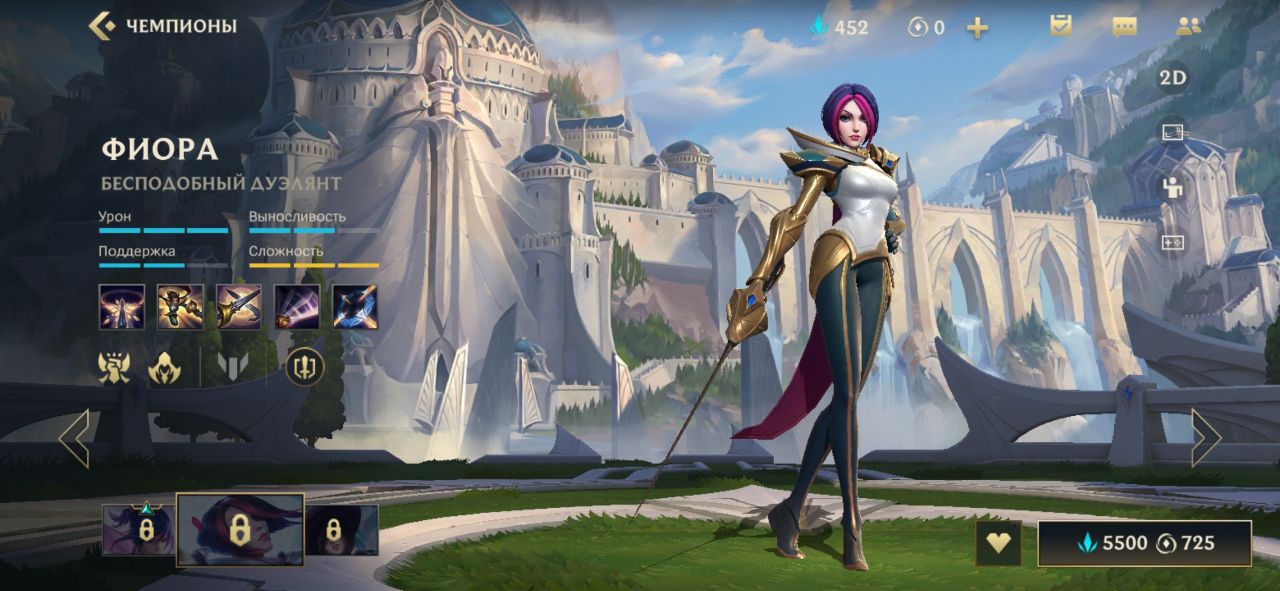Open the gamepad controls icon
Image resolution: width=1280 pixels, height=591 pixels.
pyautogui.click(x=1173, y=242)
